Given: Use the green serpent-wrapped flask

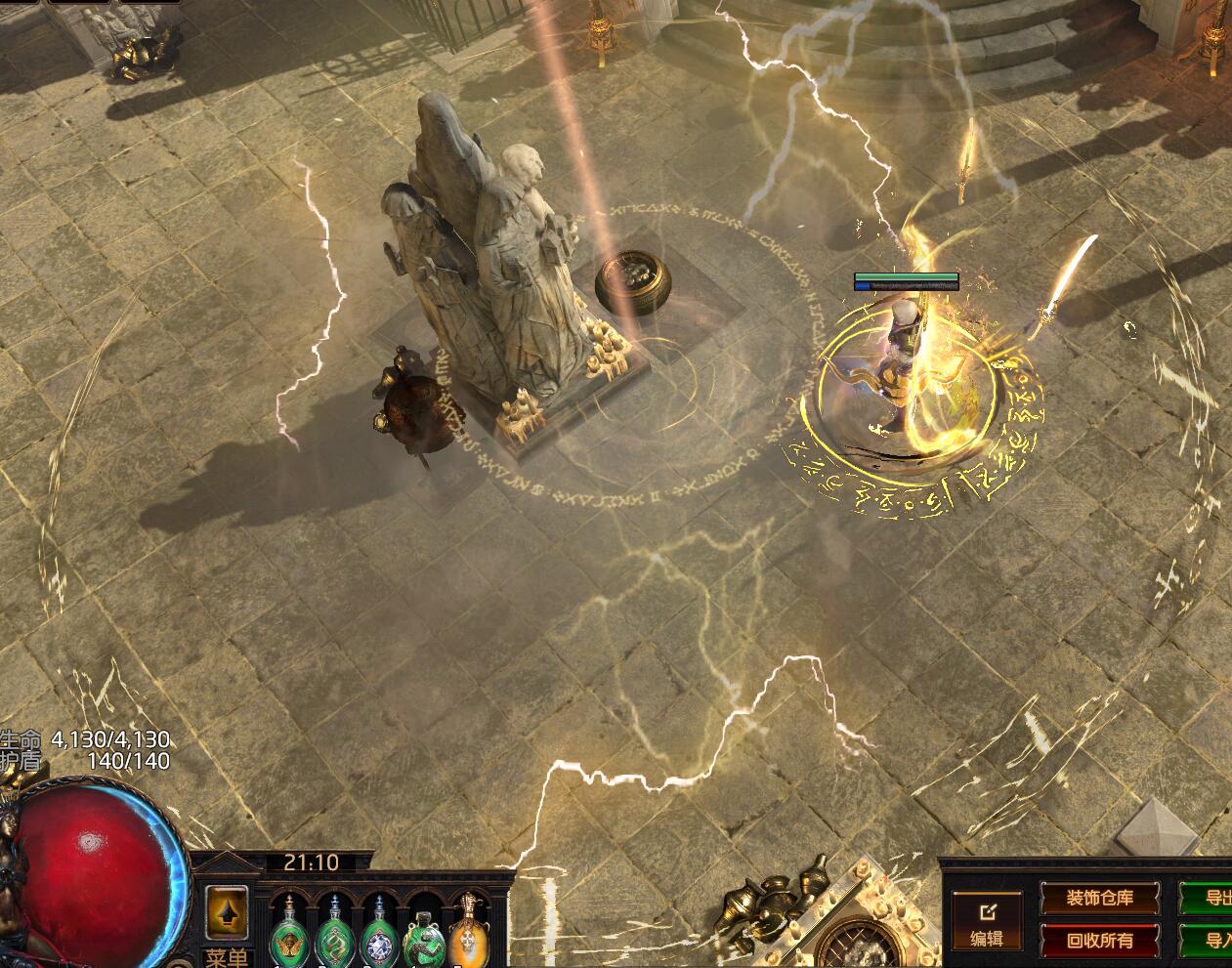Looking at the screenshot, I should [424, 934].
